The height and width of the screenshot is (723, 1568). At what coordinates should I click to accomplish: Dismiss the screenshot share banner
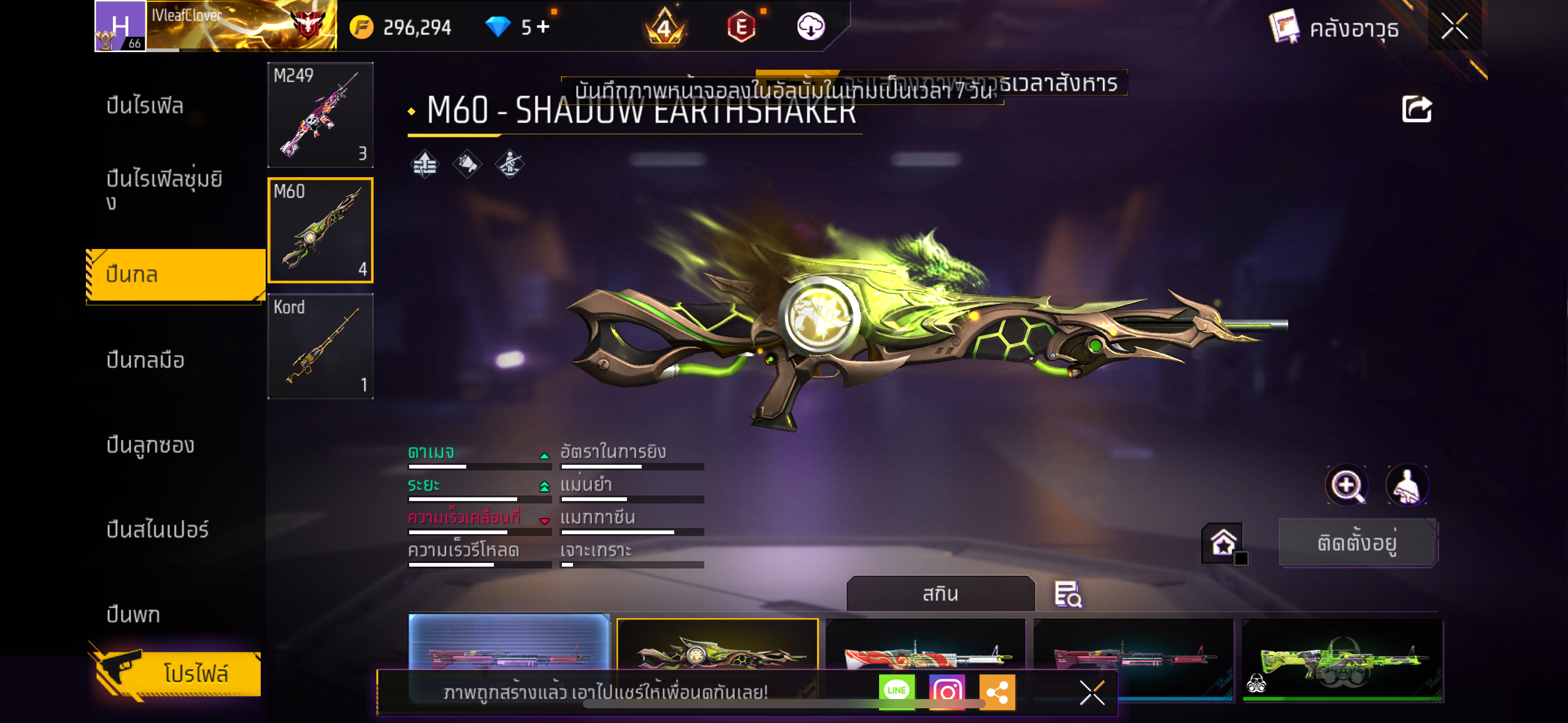[x=1092, y=693]
